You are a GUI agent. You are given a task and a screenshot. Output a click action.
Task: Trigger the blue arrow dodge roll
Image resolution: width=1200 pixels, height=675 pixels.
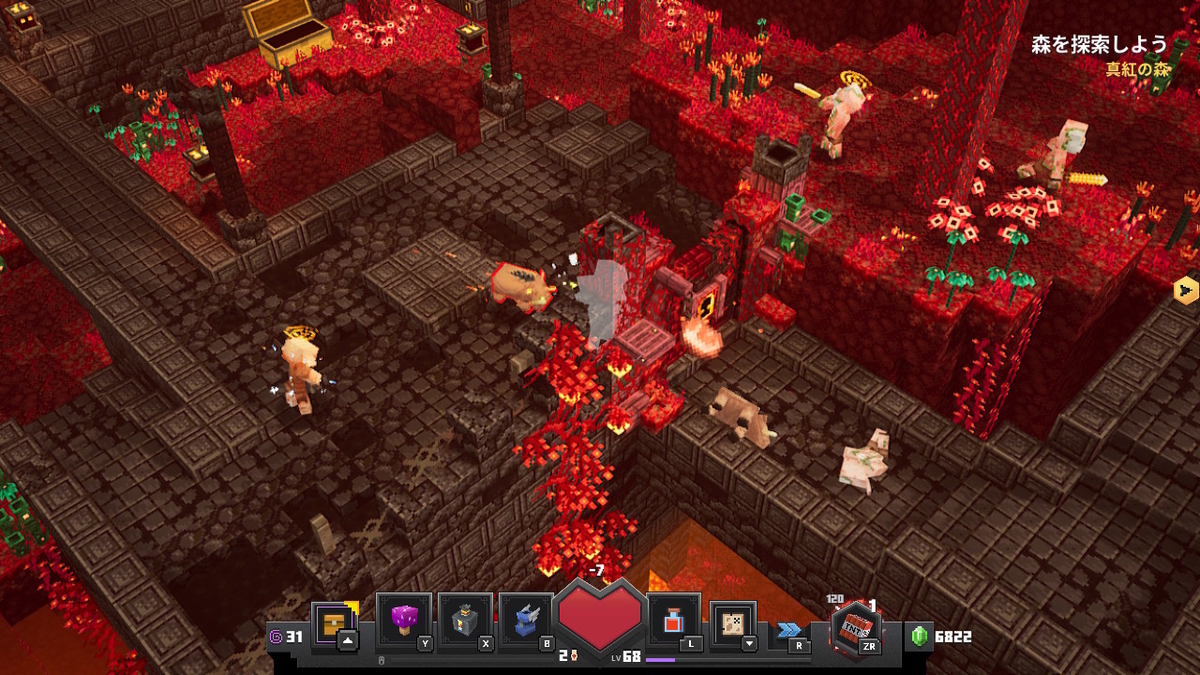pyautogui.click(x=791, y=631)
